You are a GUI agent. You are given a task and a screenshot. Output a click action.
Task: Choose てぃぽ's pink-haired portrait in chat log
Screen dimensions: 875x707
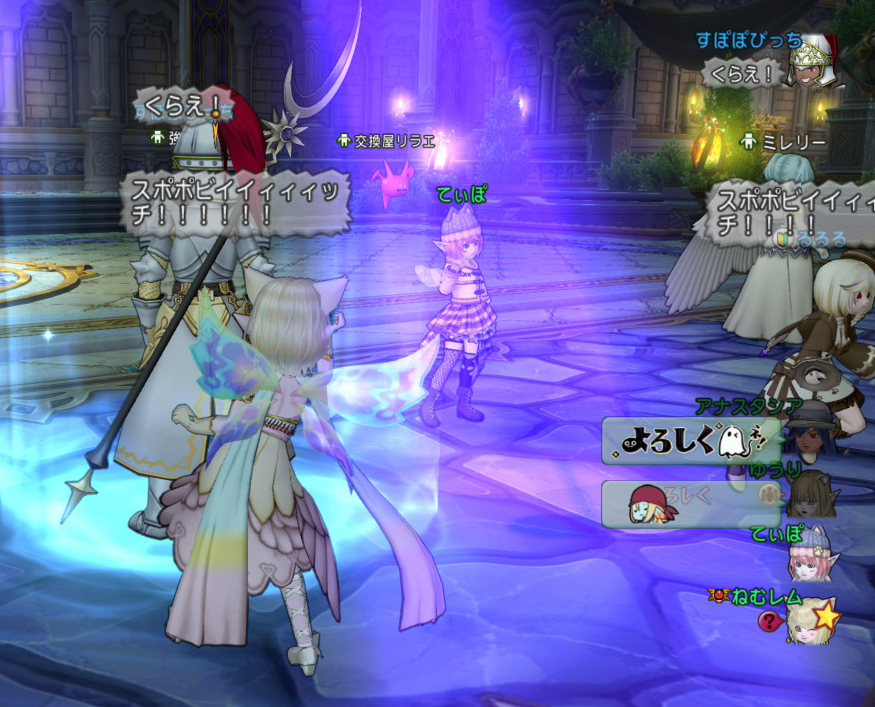point(811,559)
